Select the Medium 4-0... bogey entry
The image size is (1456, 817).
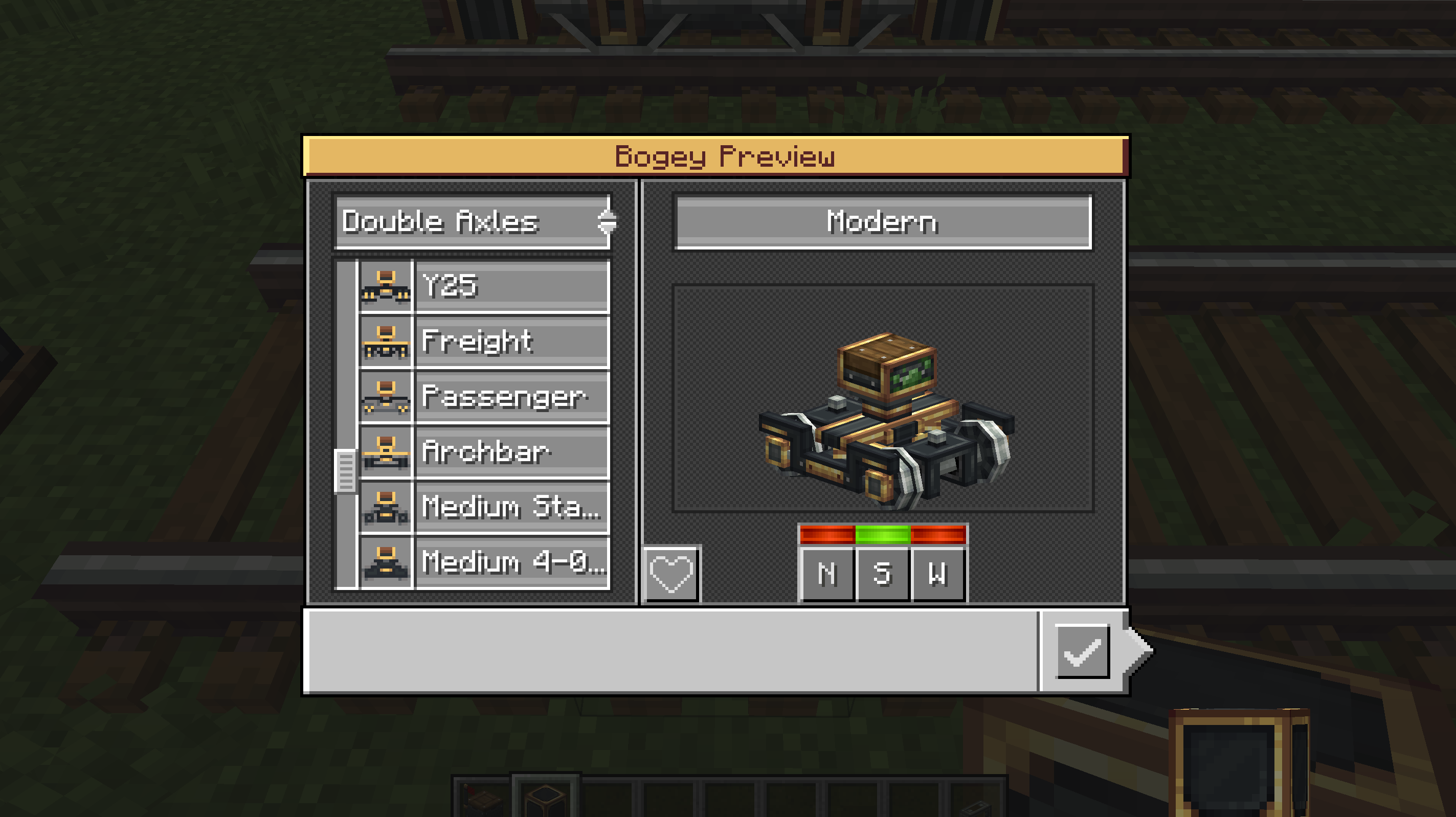511,562
